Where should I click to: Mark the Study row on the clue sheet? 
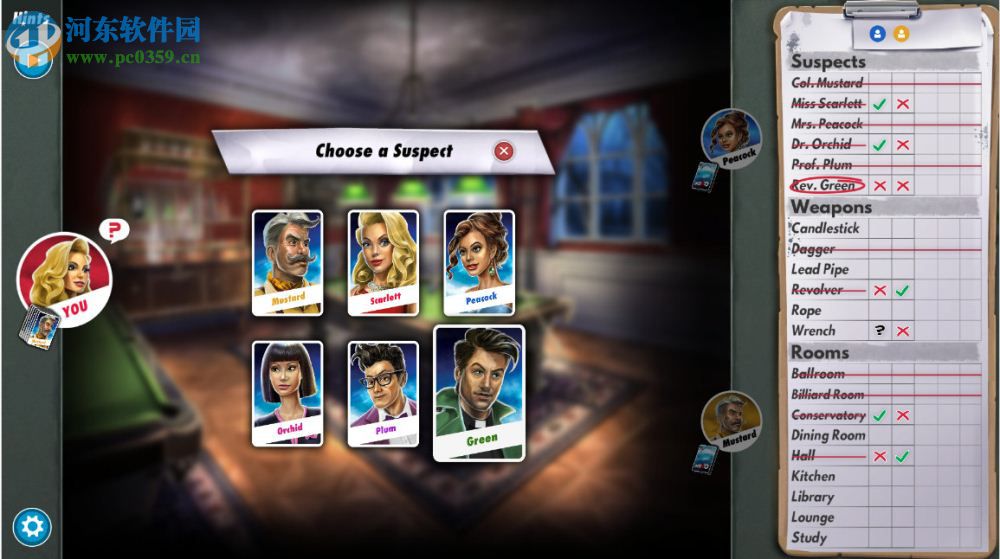click(809, 537)
